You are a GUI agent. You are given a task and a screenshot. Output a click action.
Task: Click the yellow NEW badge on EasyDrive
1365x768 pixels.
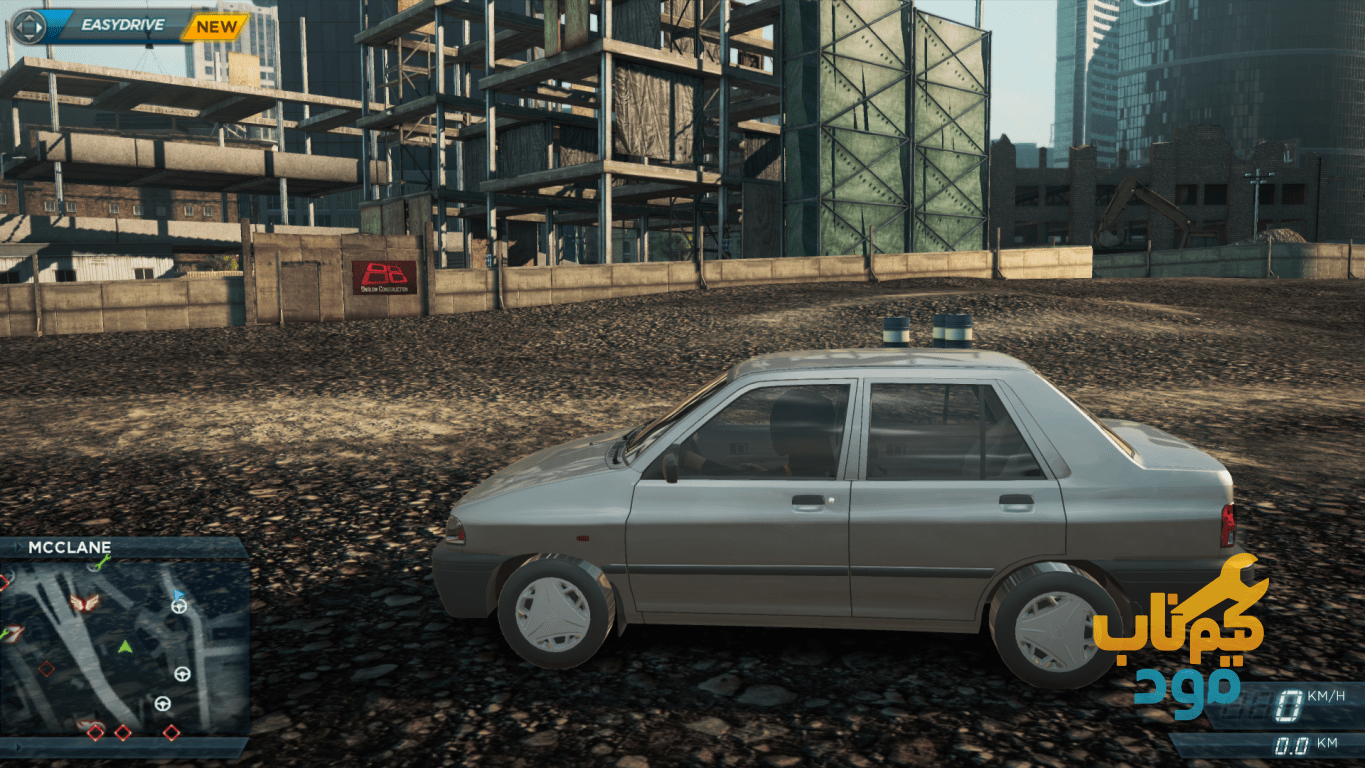point(216,26)
